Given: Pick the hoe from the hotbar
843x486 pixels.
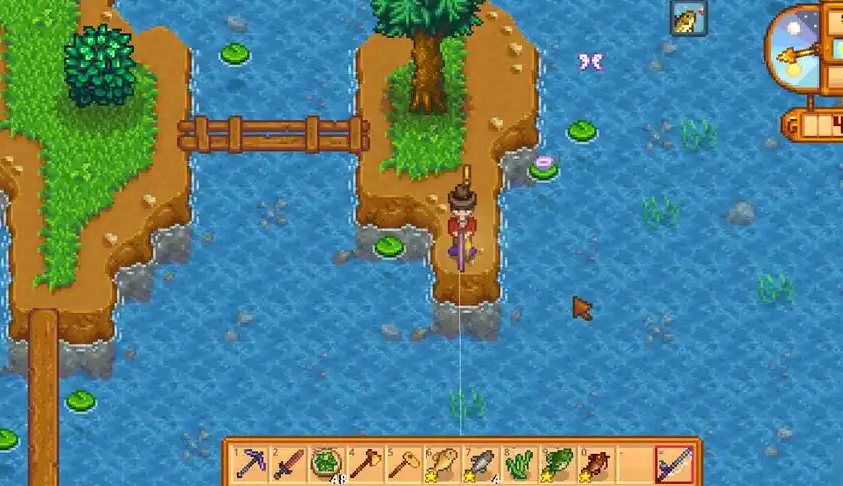Looking at the screenshot, I should tap(402, 463).
